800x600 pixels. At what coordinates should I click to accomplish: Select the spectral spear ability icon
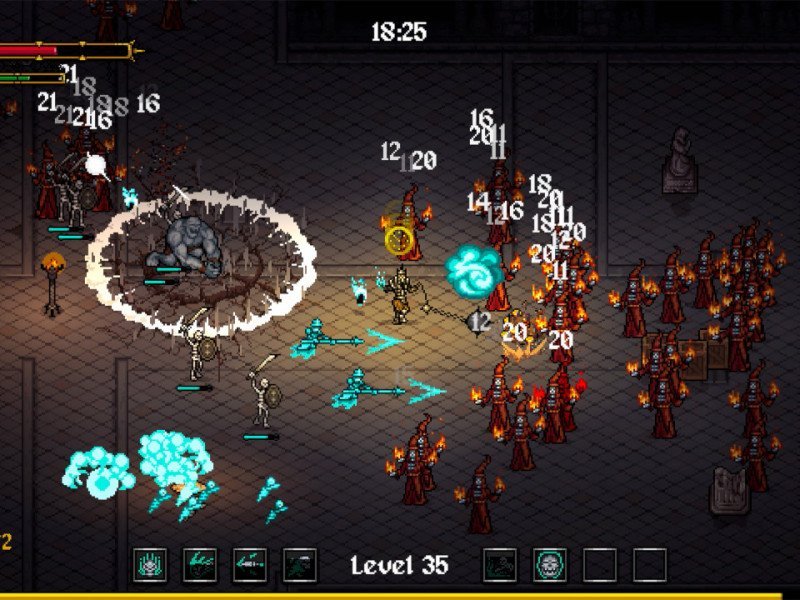click(x=250, y=565)
